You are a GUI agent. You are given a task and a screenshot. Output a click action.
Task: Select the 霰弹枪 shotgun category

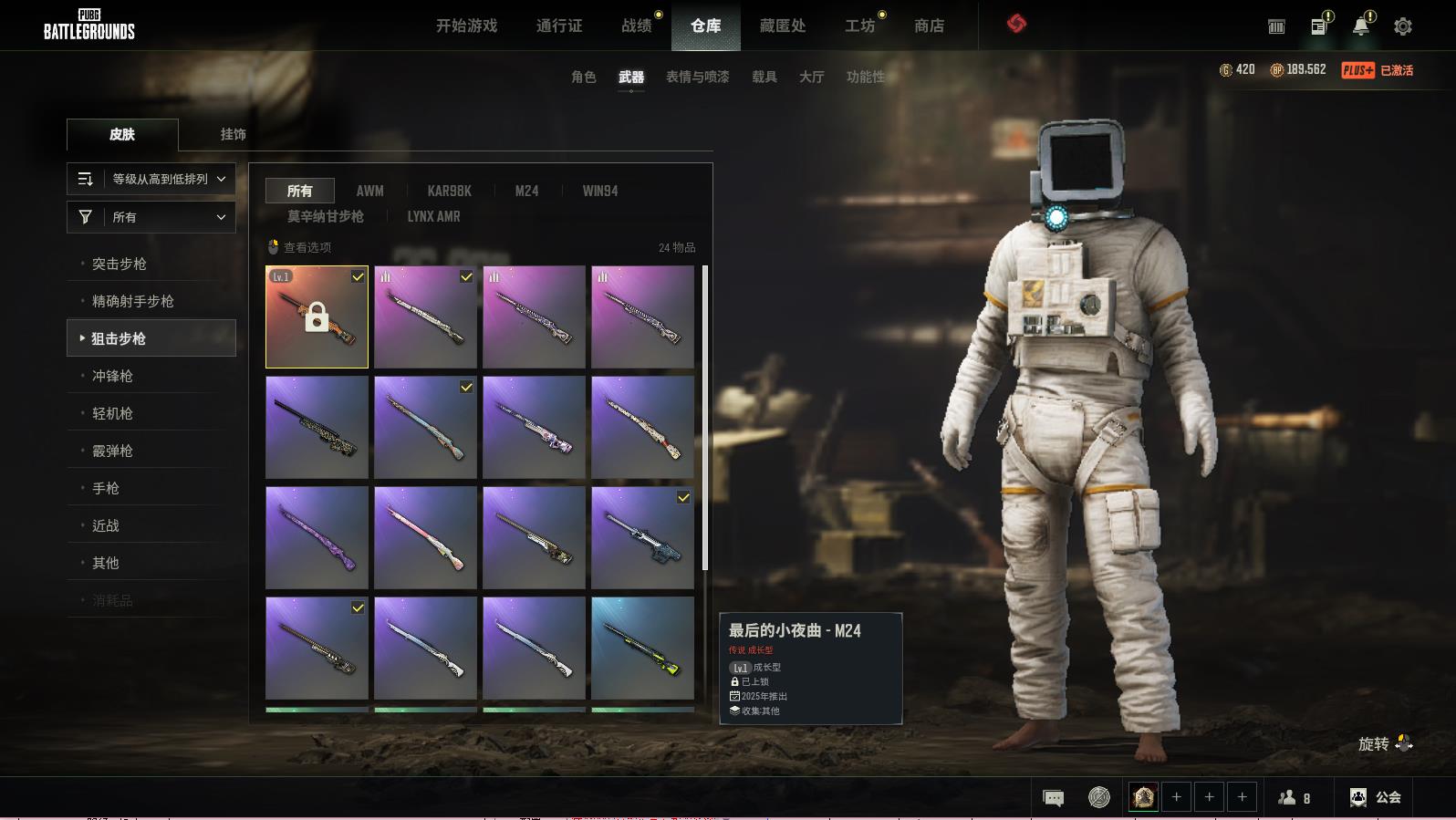coord(112,451)
